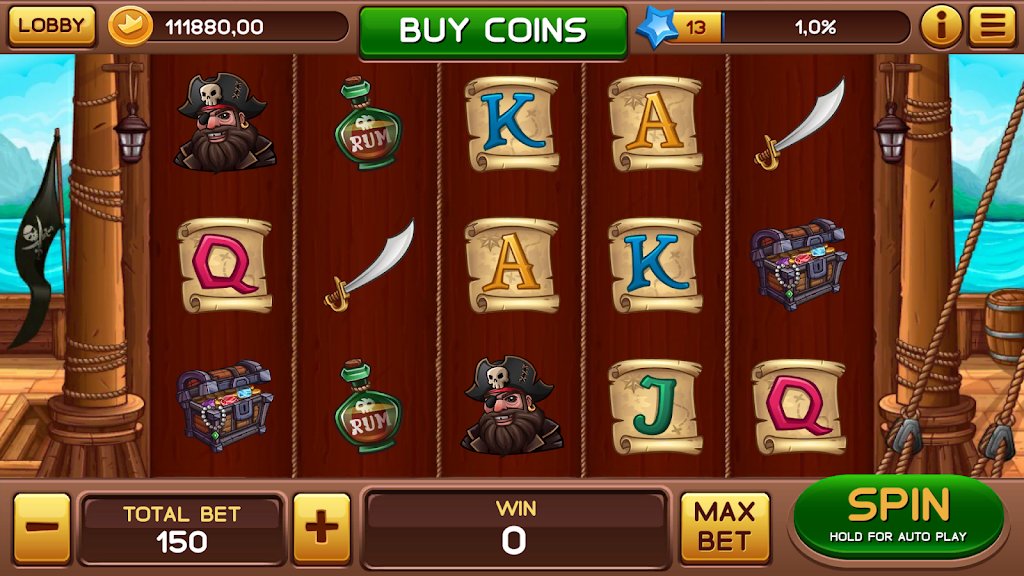Image resolution: width=1024 pixels, height=576 pixels.
Task: Open the hamburger menu
Action: (992, 27)
